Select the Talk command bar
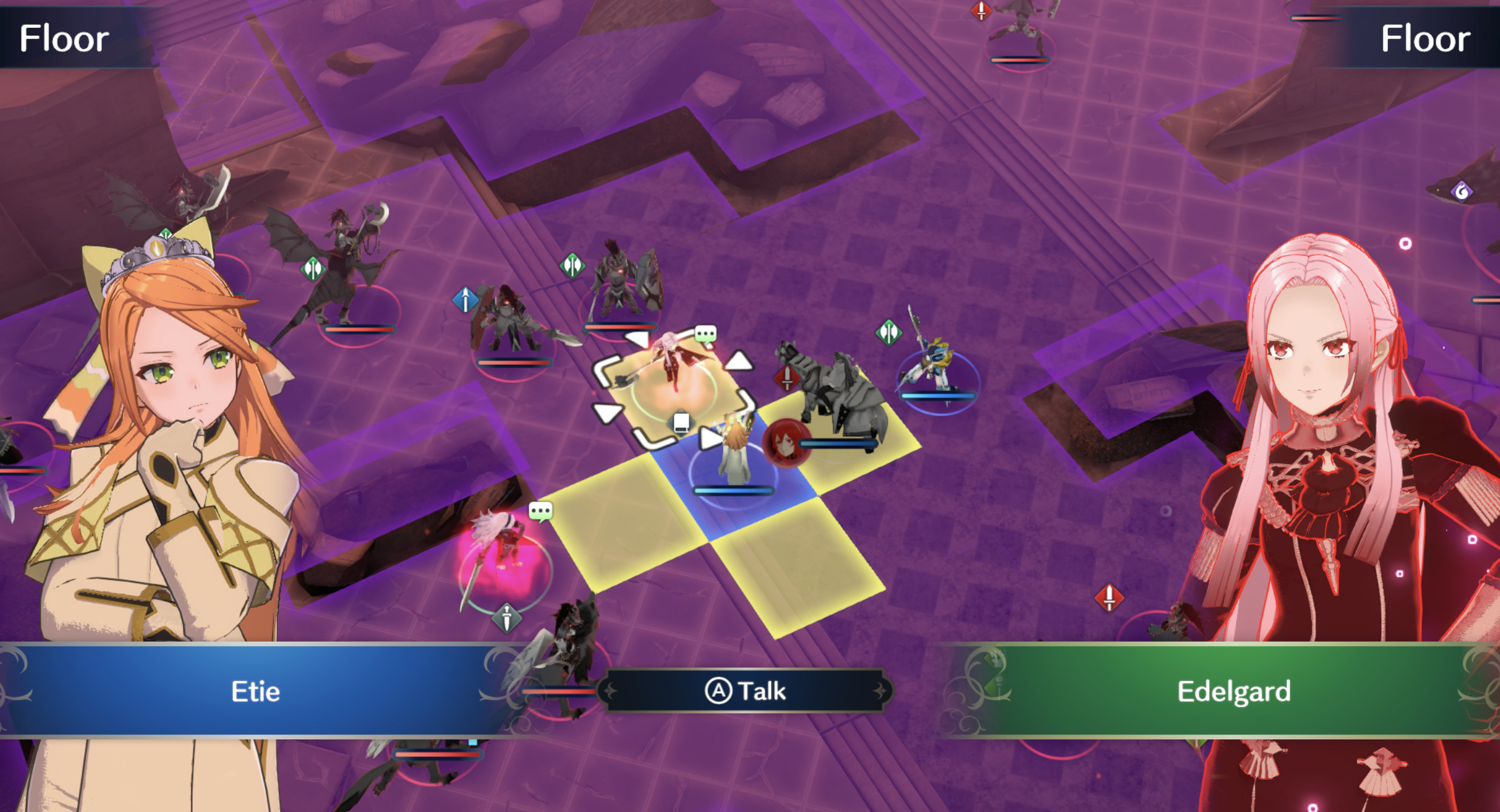 [746, 691]
